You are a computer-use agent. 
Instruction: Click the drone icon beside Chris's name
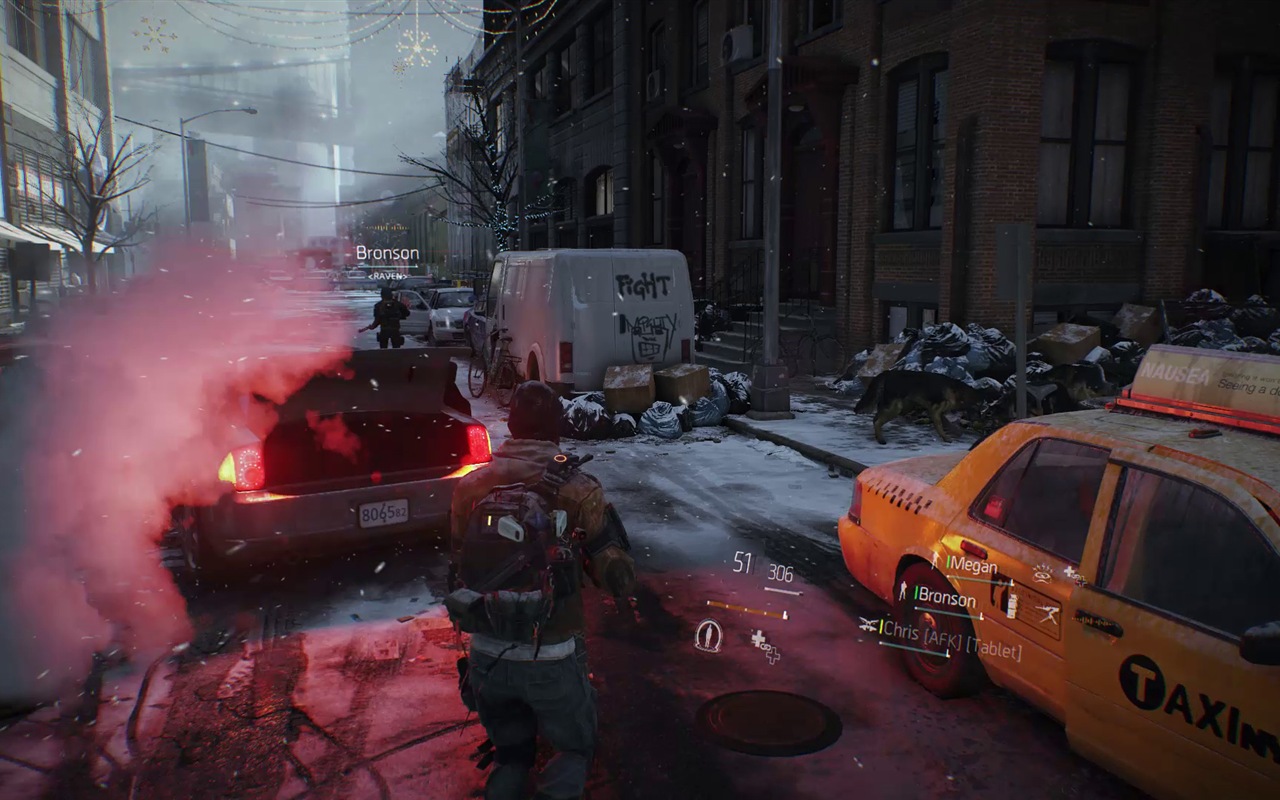click(868, 625)
